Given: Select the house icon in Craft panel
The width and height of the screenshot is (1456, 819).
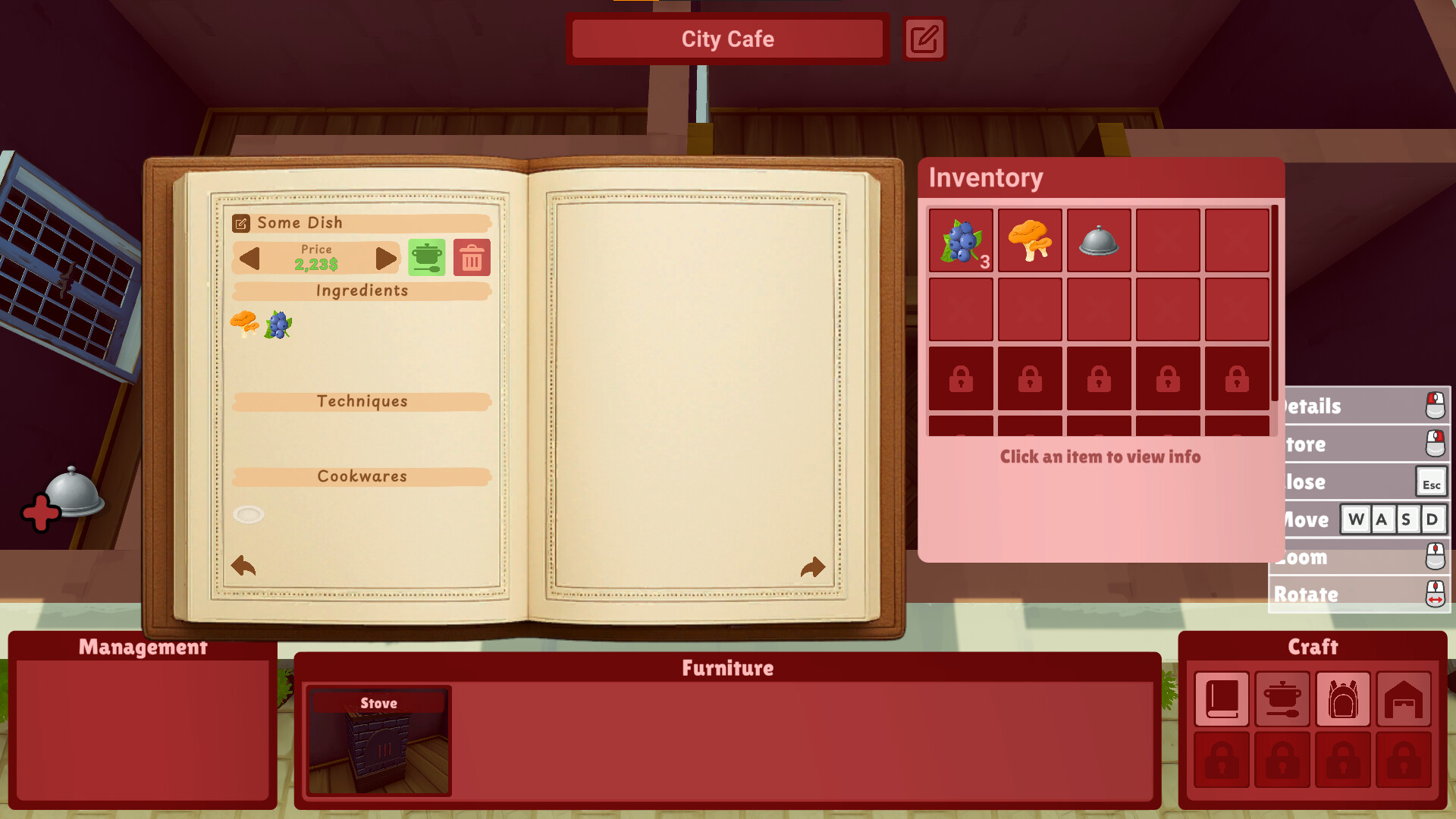Looking at the screenshot, I should pyautogui.click(x=1404, y=698).
